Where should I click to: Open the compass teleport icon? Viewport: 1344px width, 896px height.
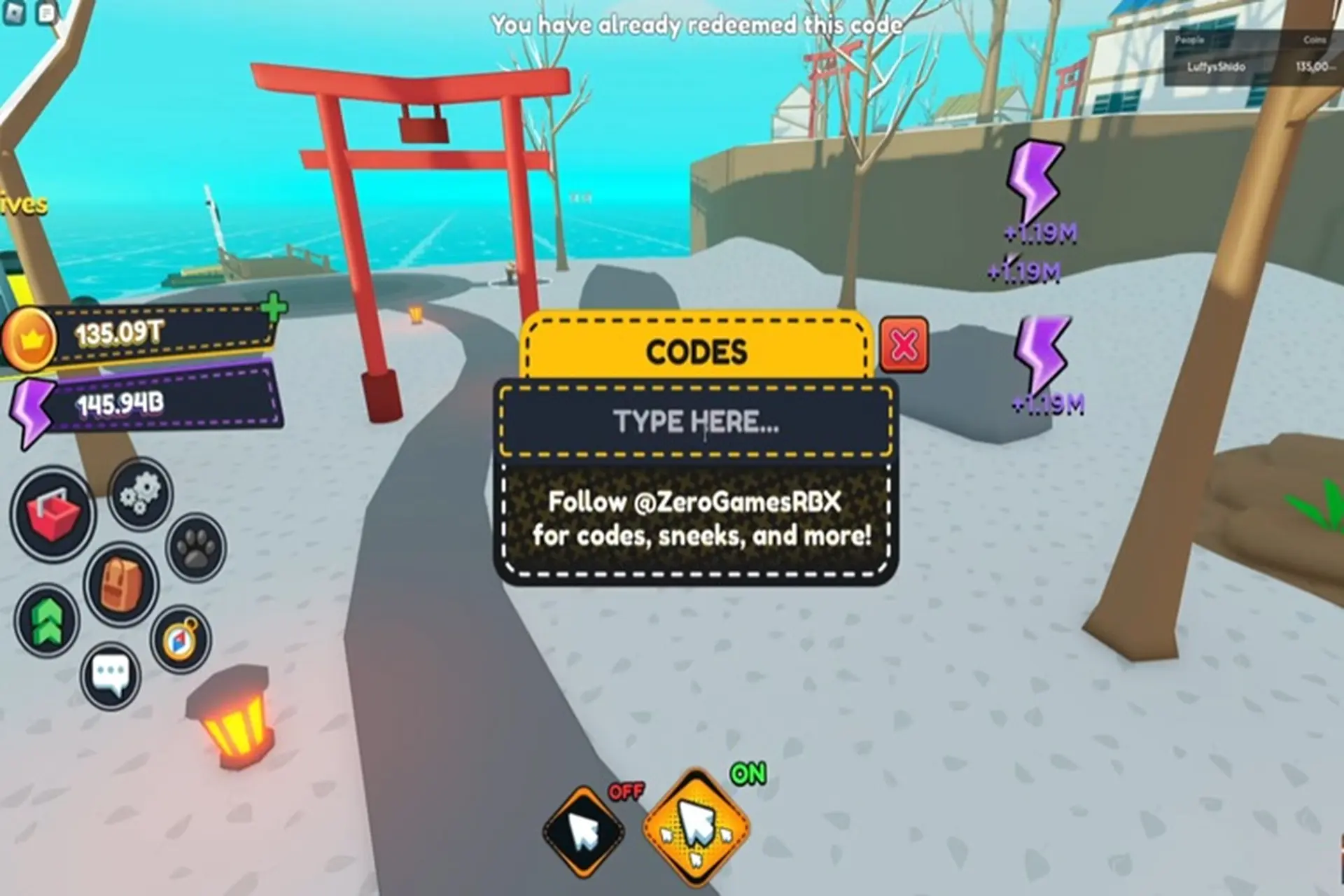[x=180, y=639]
